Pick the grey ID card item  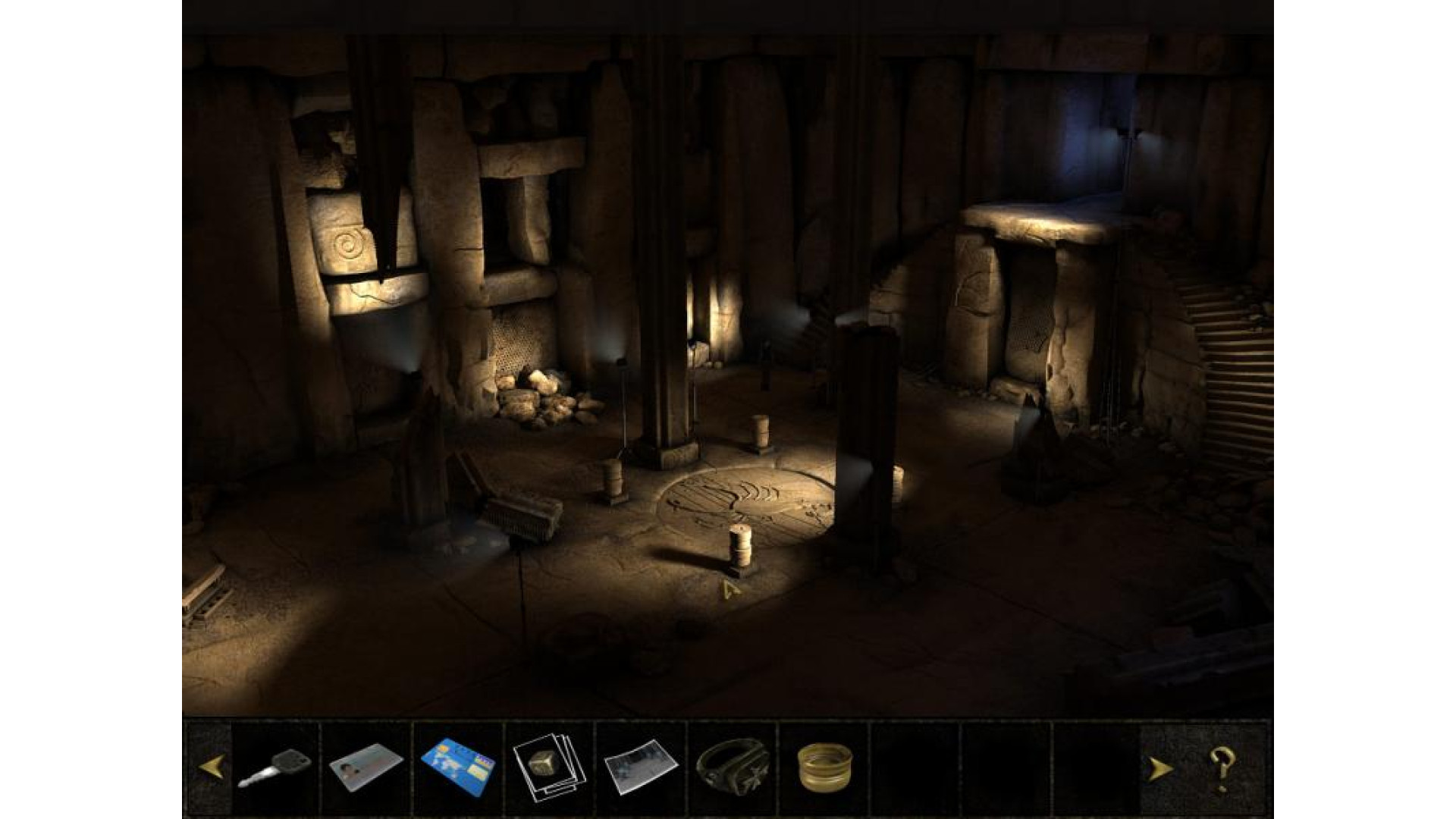[366, 768]
